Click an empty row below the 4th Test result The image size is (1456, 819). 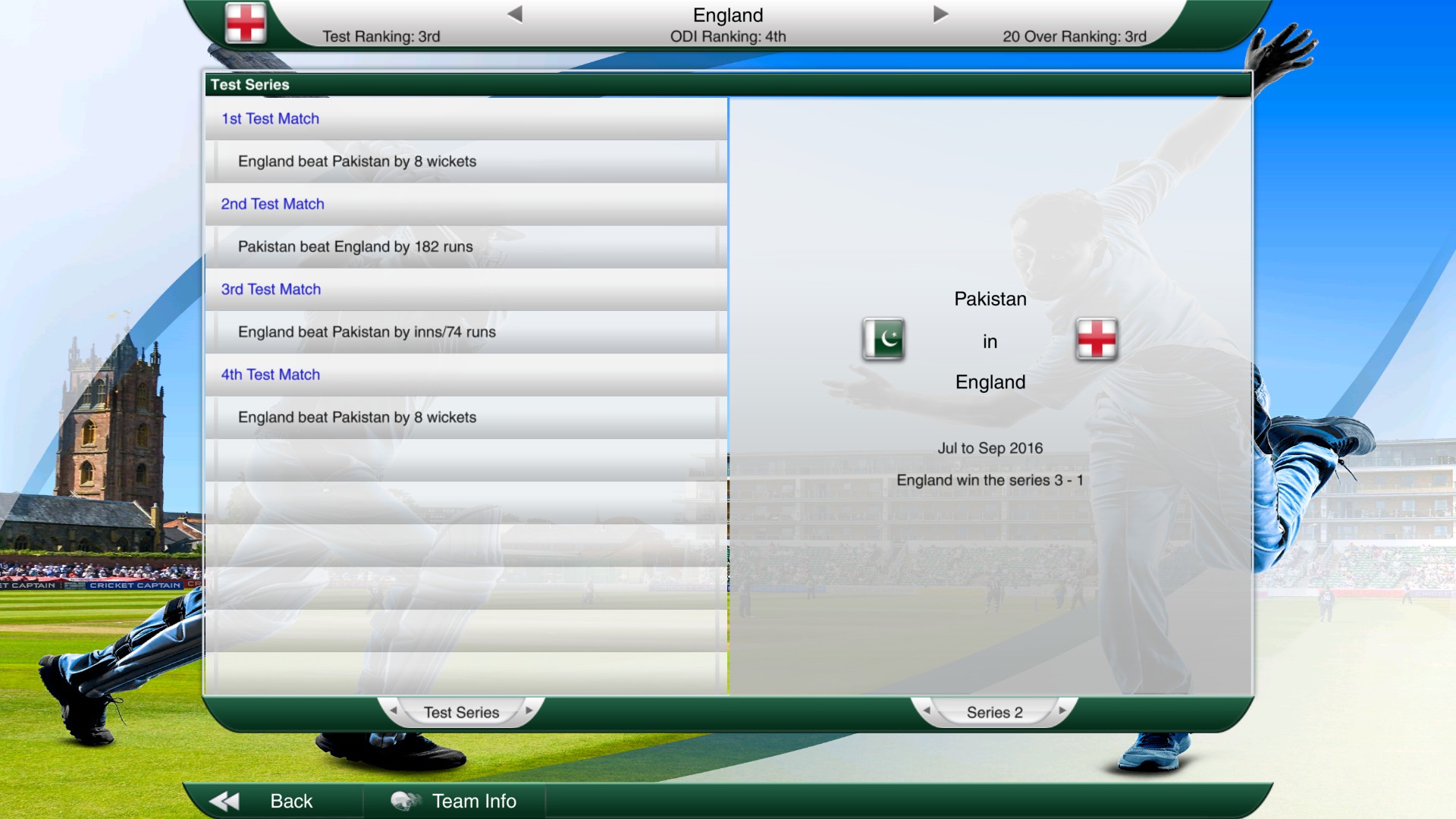[x=464, y=459]
